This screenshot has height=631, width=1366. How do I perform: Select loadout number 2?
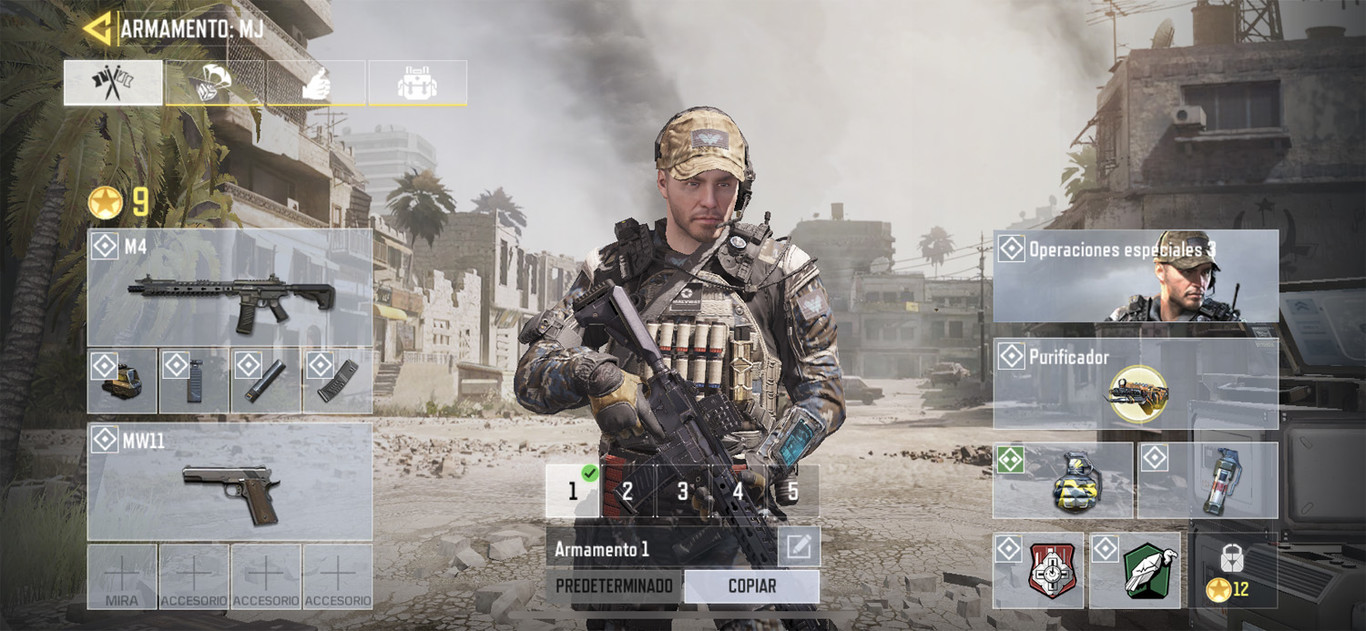(x=627, y=491)
